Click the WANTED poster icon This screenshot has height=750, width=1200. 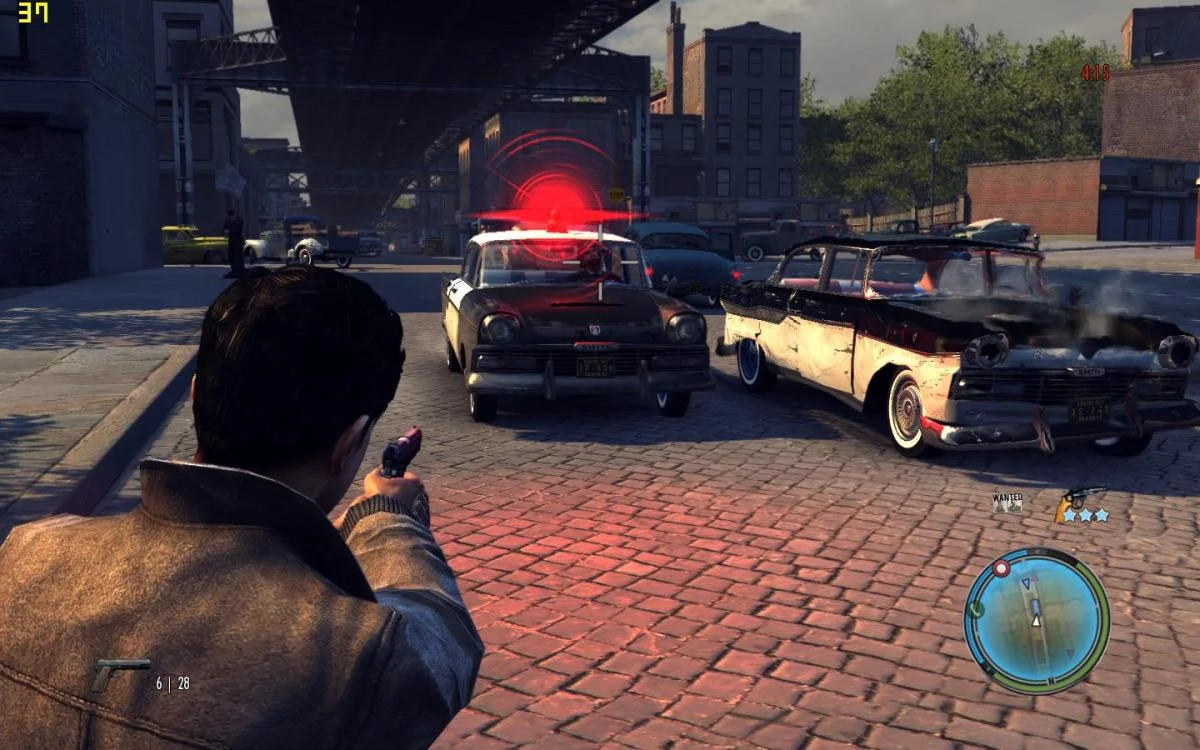pos(1007,502)
